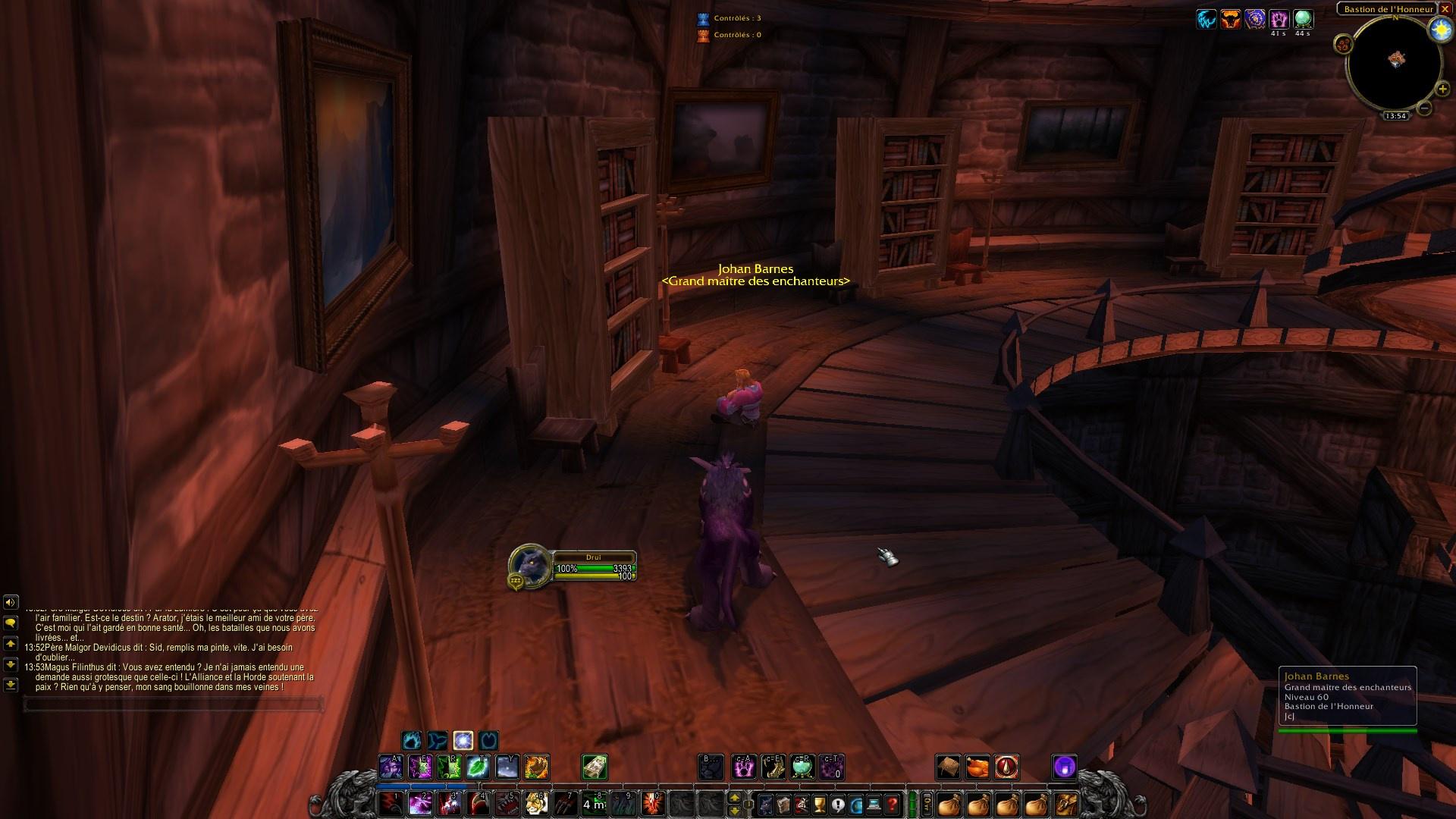Click the action bar page-up arrow

click(735, 799)
